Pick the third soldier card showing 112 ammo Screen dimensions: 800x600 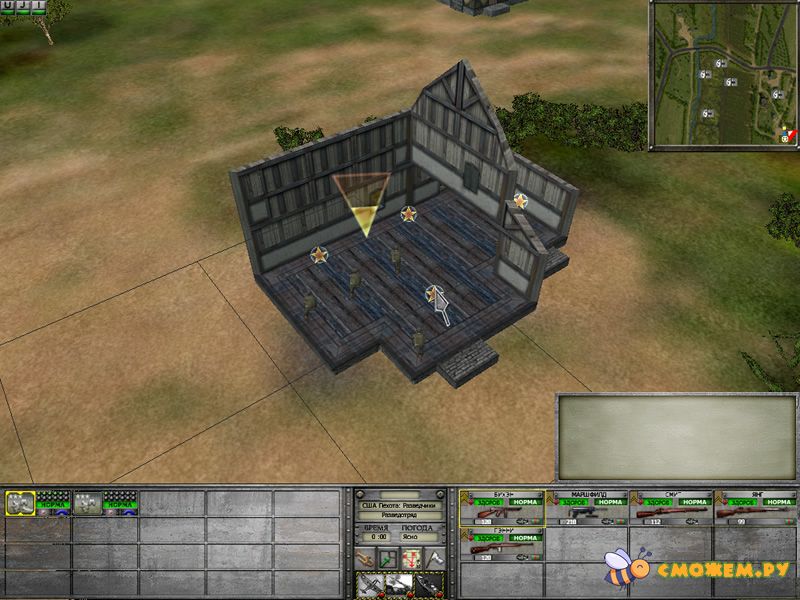tap(672, 509)
